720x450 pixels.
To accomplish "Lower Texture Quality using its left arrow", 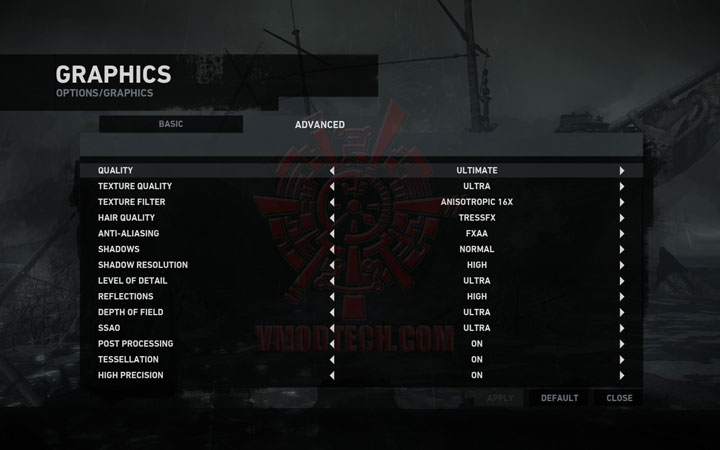I will click(332, 187).
